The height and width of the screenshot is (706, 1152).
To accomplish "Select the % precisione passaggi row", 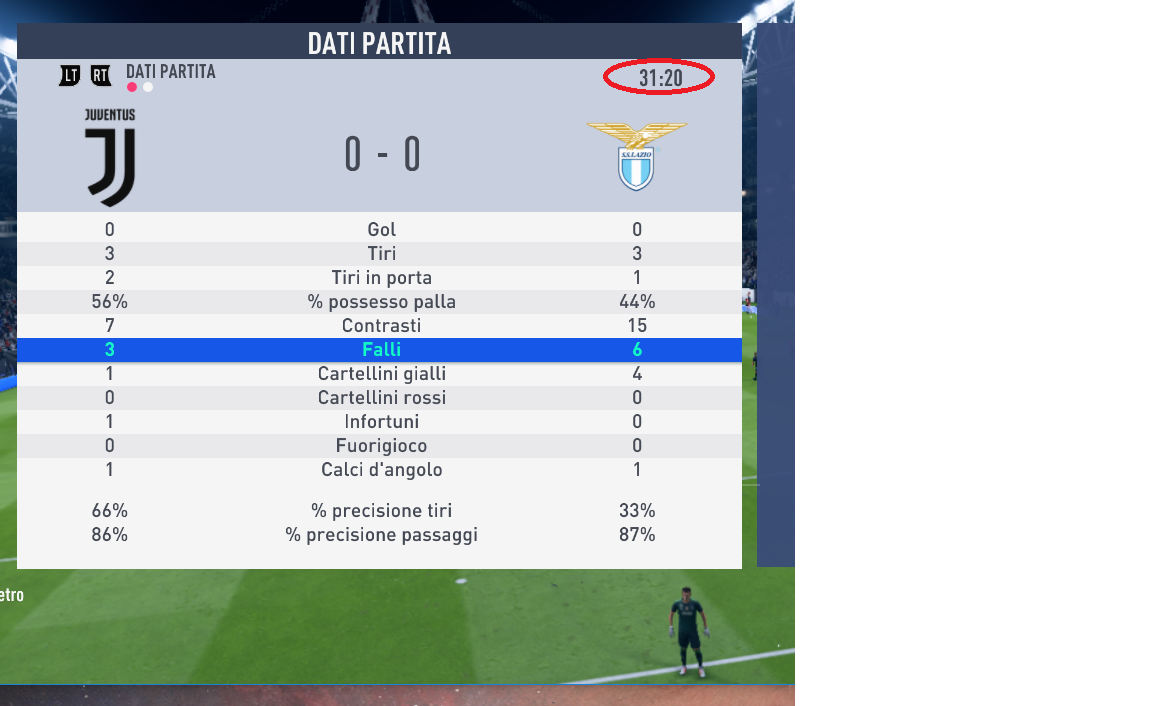I will (x=381, y=535).
